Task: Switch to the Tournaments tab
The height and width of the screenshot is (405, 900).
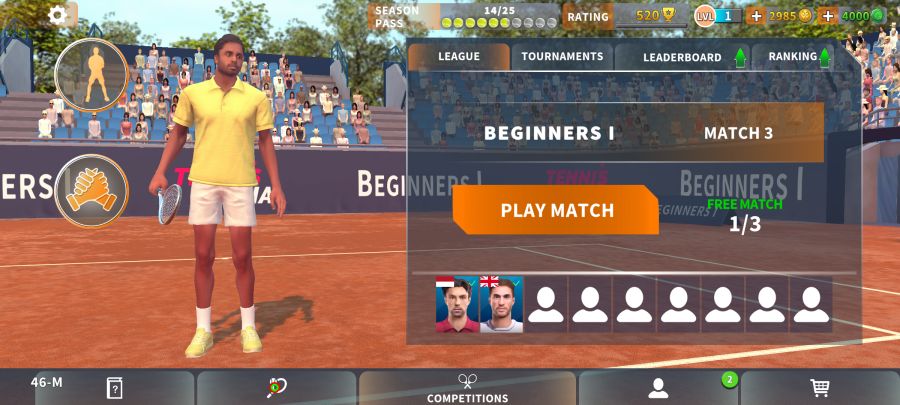Action: click(x=562, y=57)
